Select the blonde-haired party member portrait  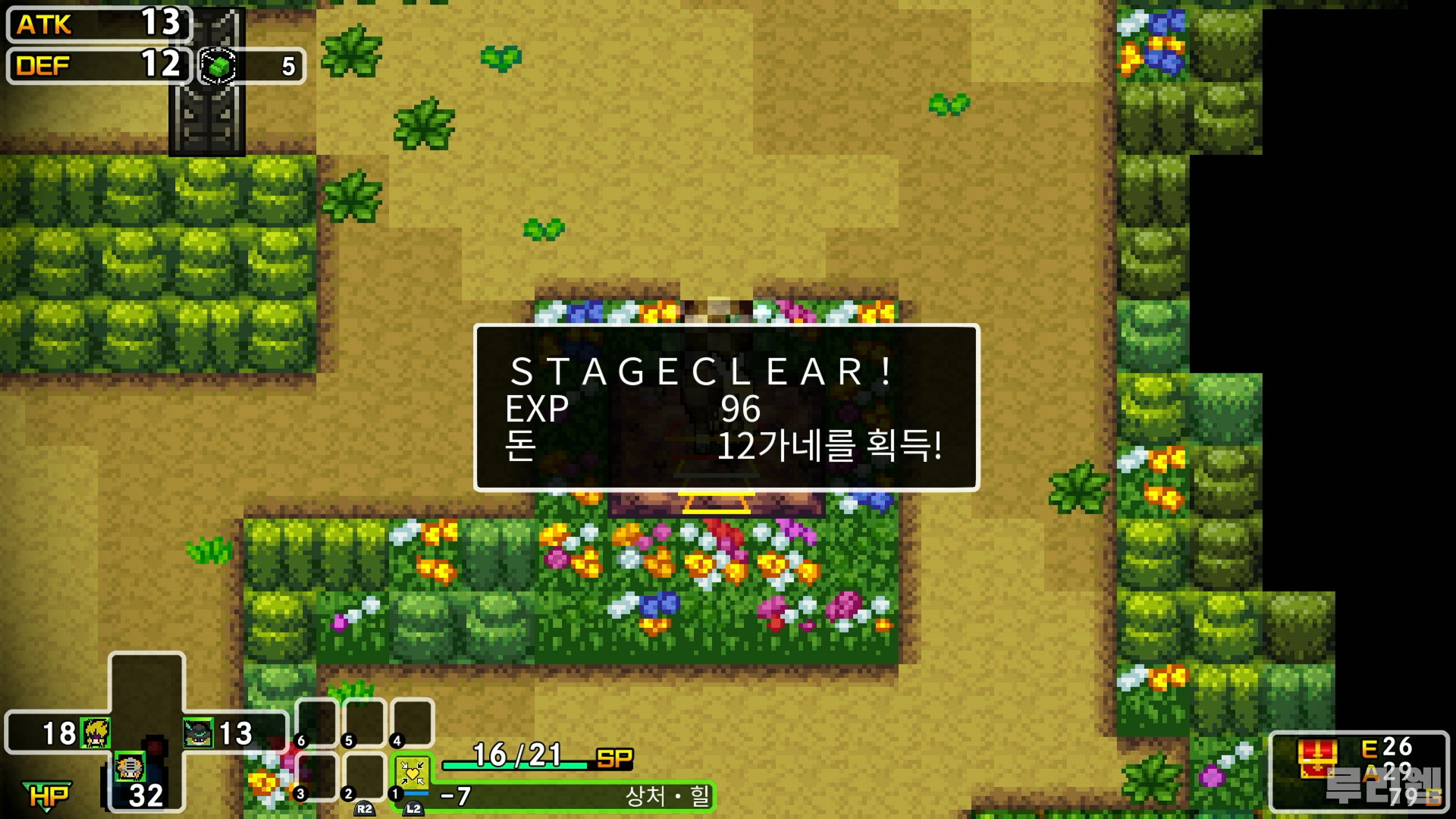point(96,733)
